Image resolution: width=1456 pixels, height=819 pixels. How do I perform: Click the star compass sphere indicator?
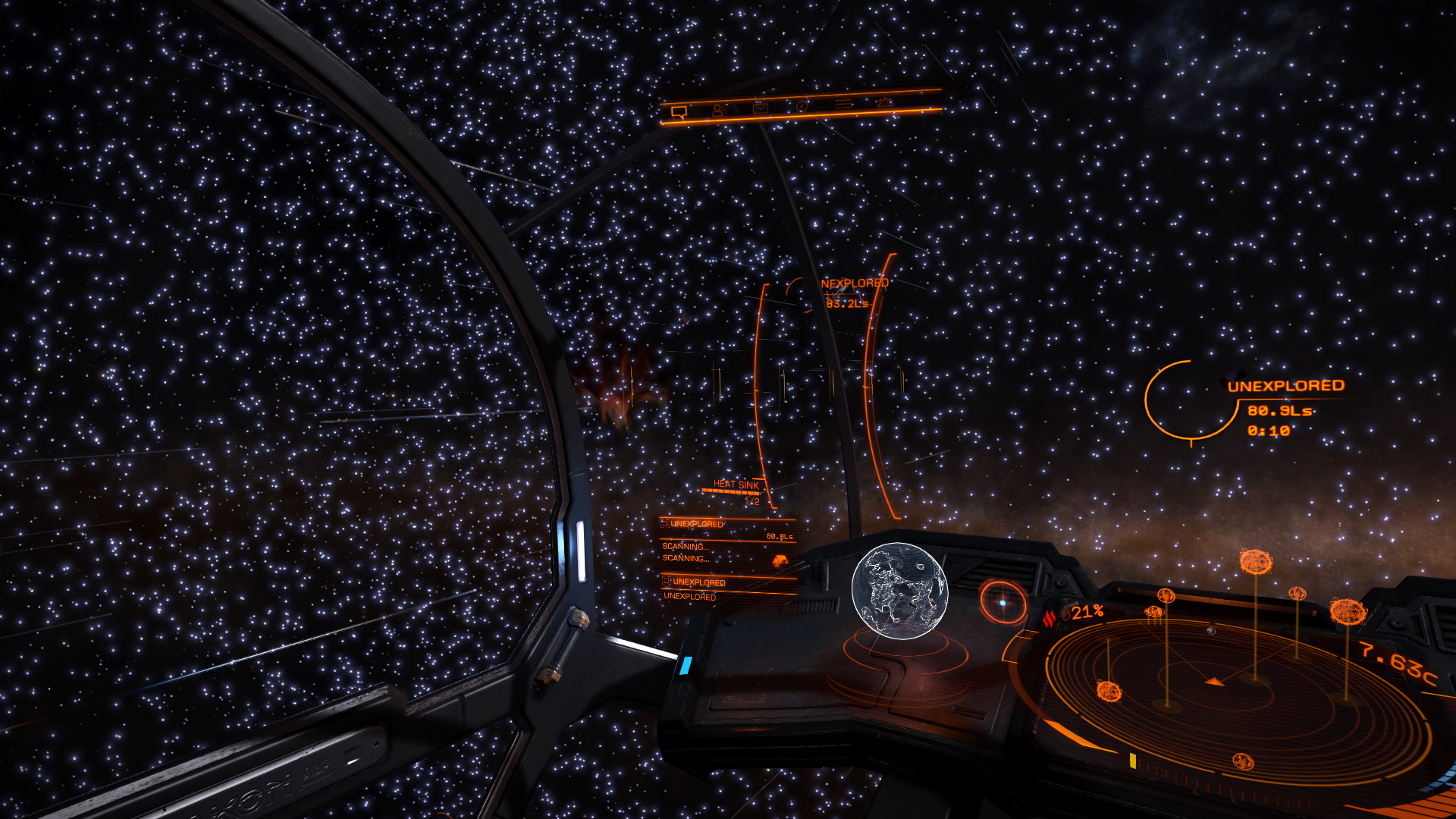[1003, 602]
